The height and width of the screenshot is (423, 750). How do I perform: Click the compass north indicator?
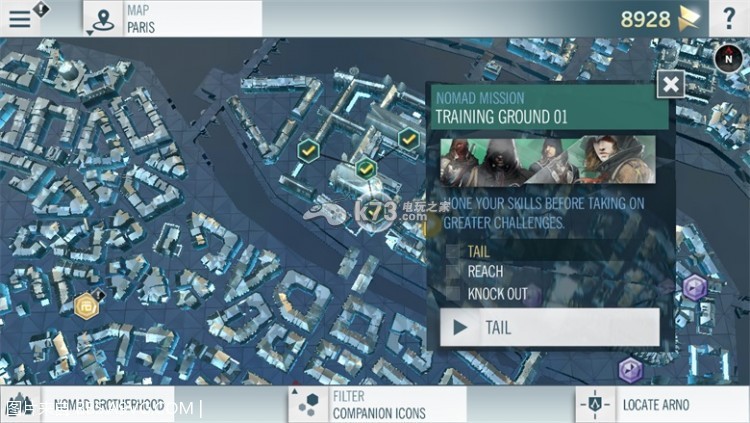[x=725, y=58]
